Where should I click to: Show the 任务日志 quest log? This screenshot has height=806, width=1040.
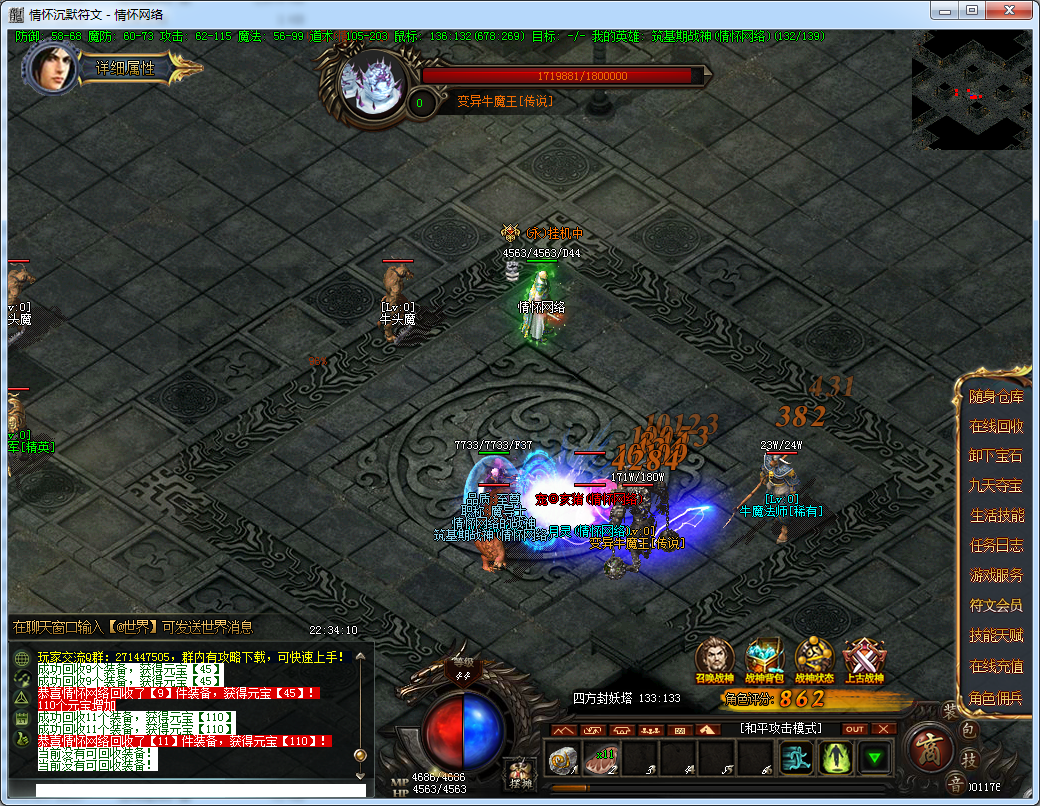click(x=996, y=546)
